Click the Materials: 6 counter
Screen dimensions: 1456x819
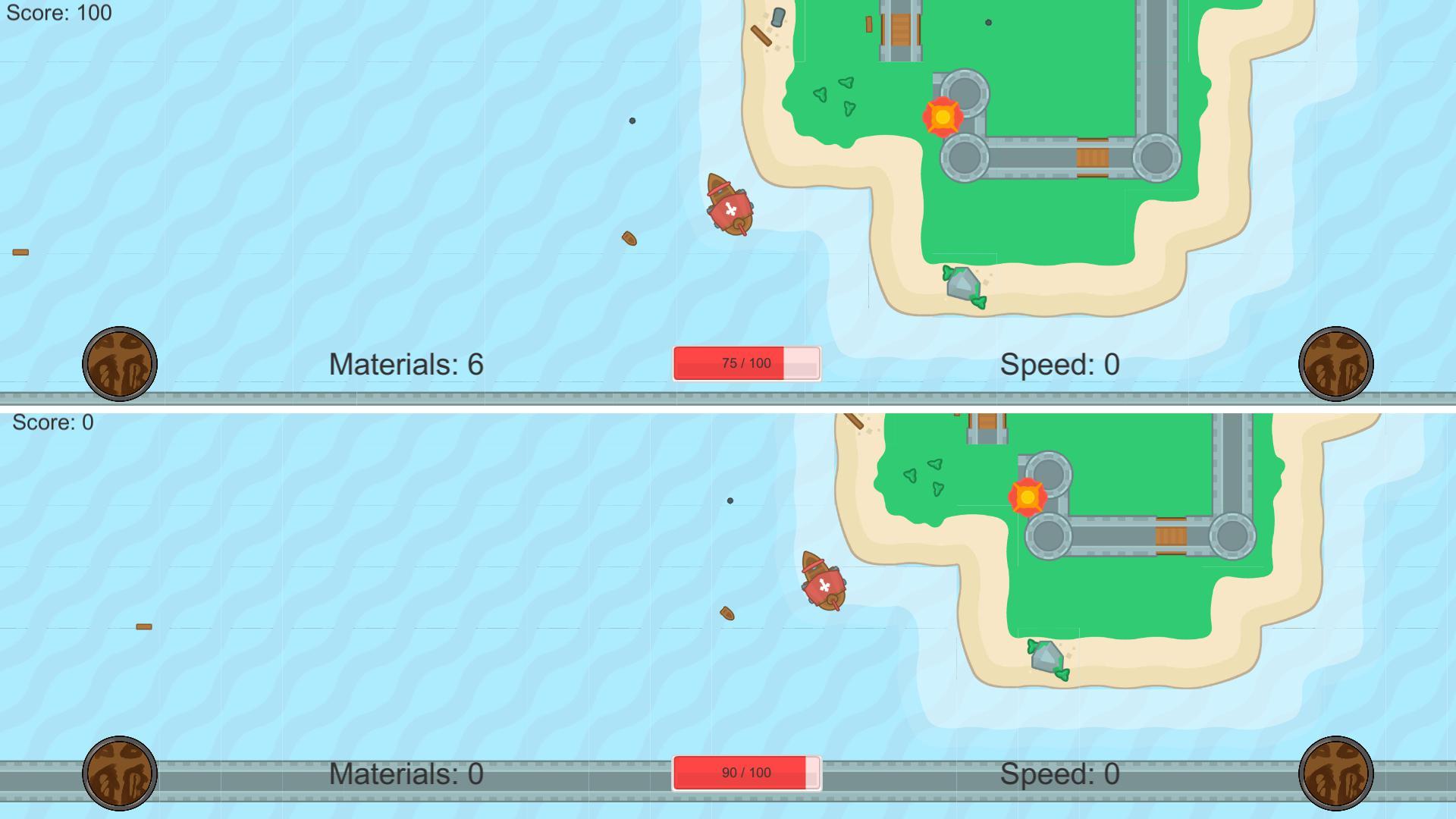(x=407, y=364)
